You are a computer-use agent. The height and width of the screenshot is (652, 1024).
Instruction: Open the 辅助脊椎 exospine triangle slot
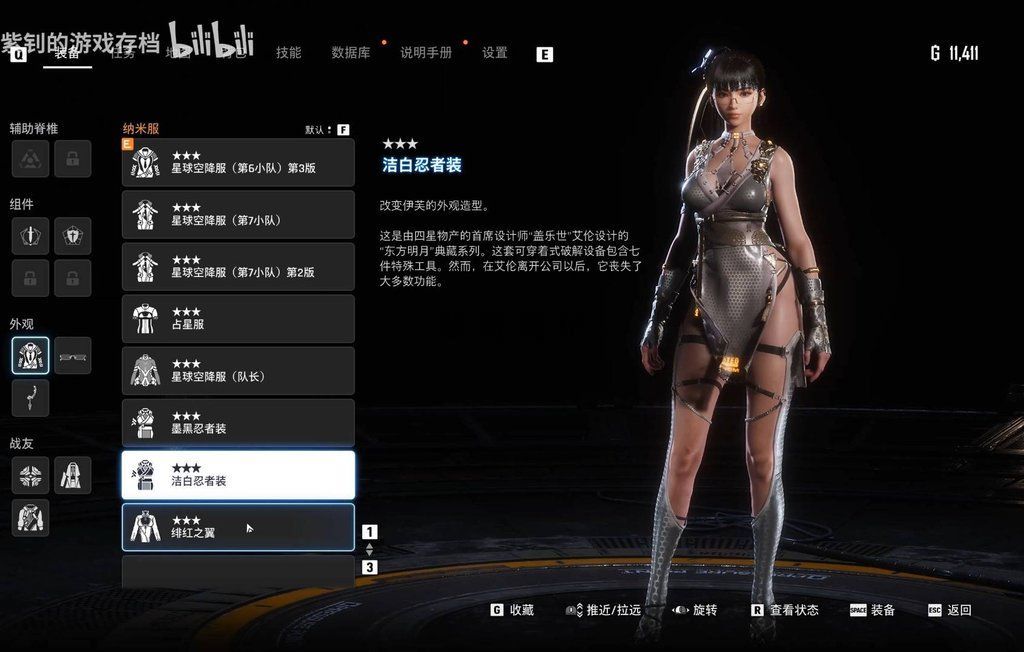tap(31, 158)
